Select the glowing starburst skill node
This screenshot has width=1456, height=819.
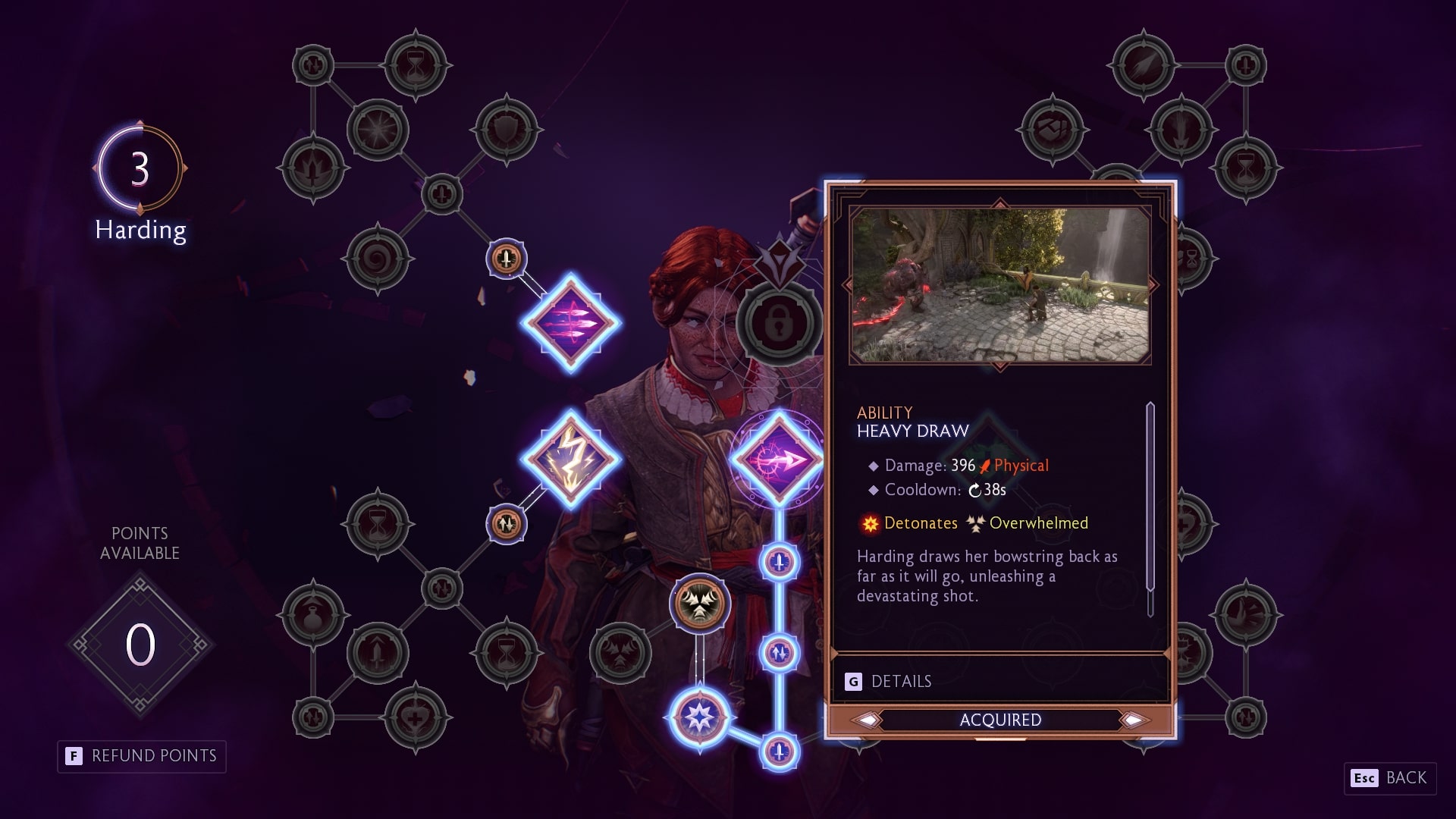click(699, 717)
